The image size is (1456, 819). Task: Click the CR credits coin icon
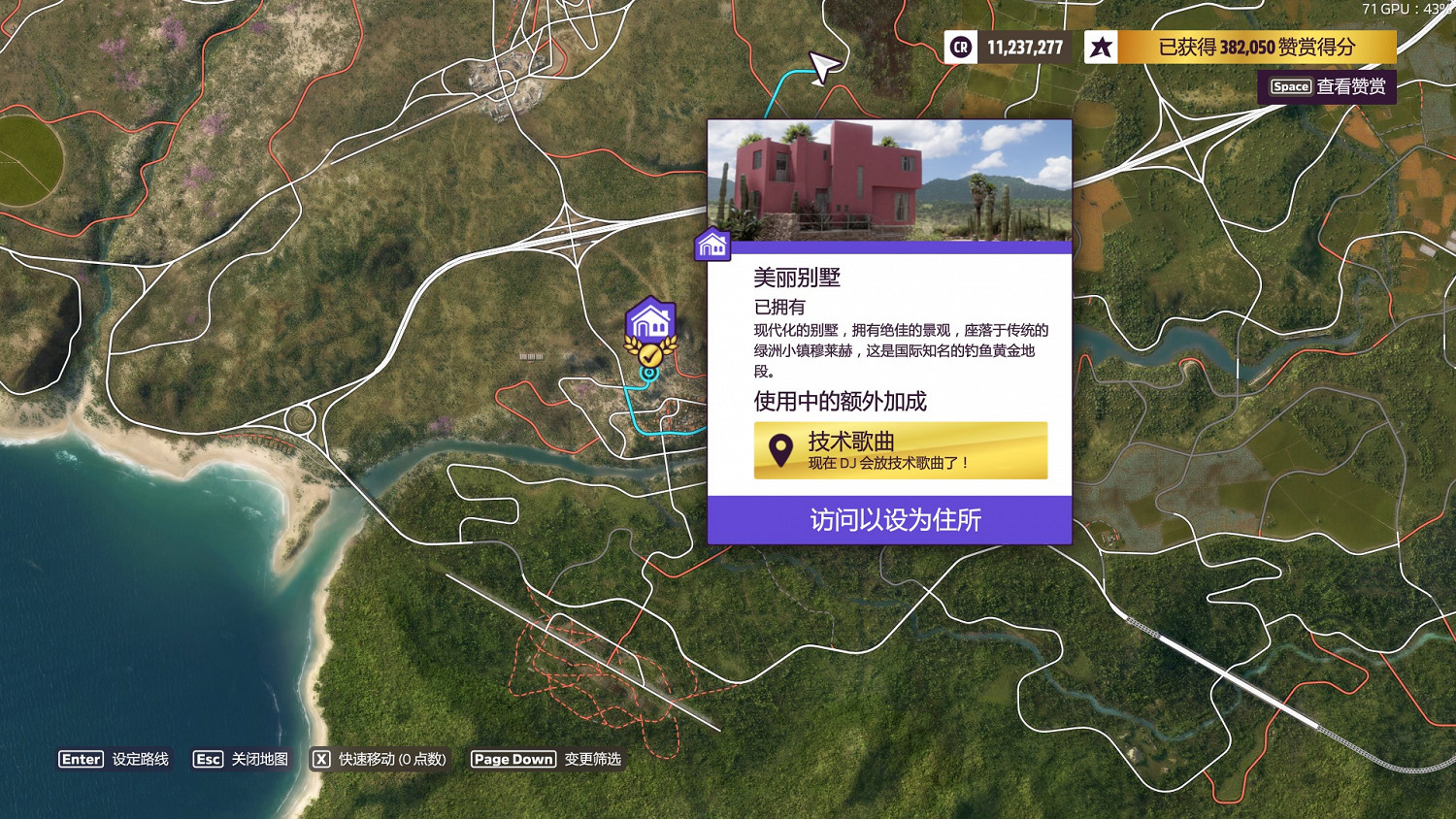(959, 47)
